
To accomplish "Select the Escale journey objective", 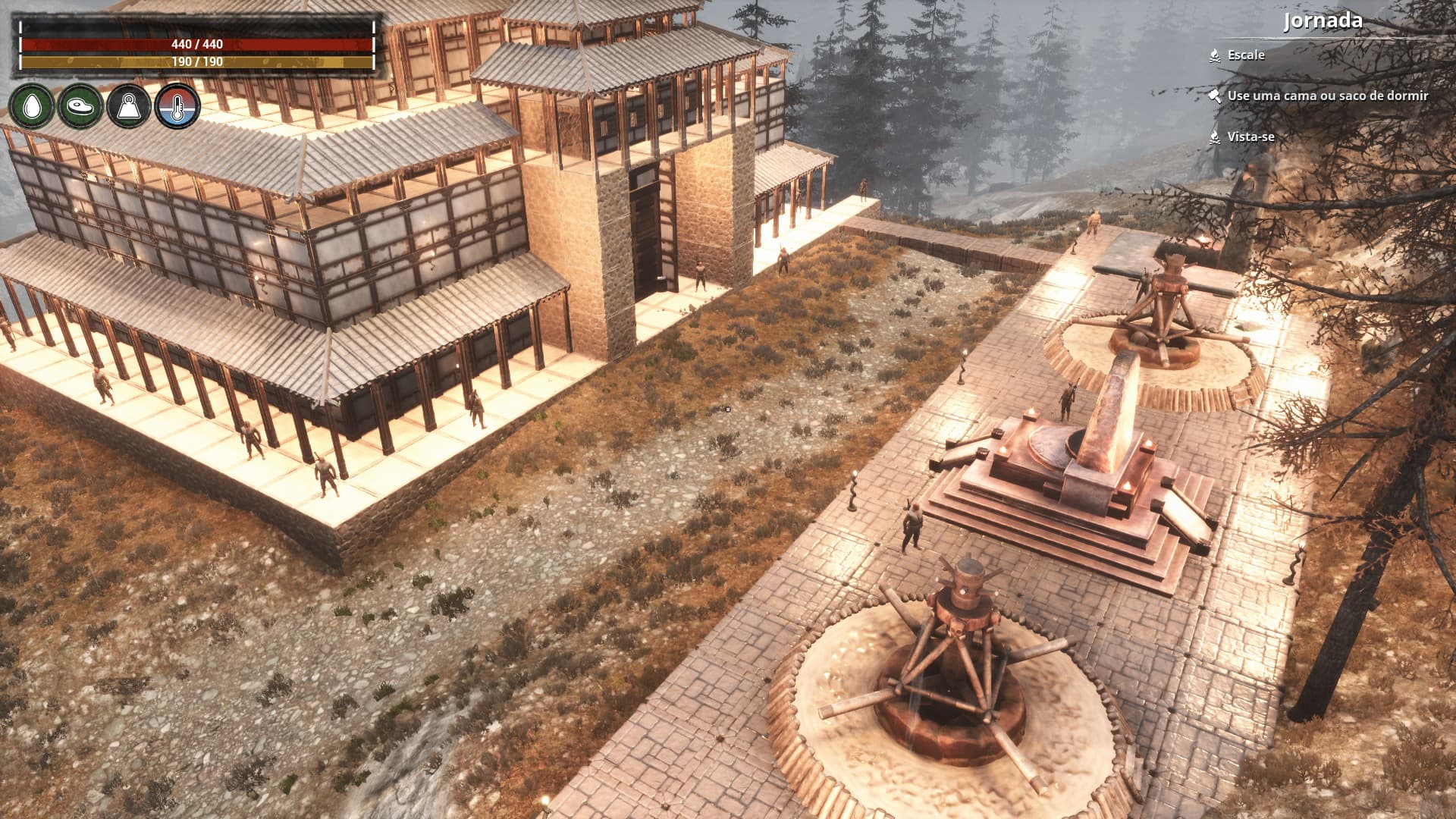I will coord(1245,55).
